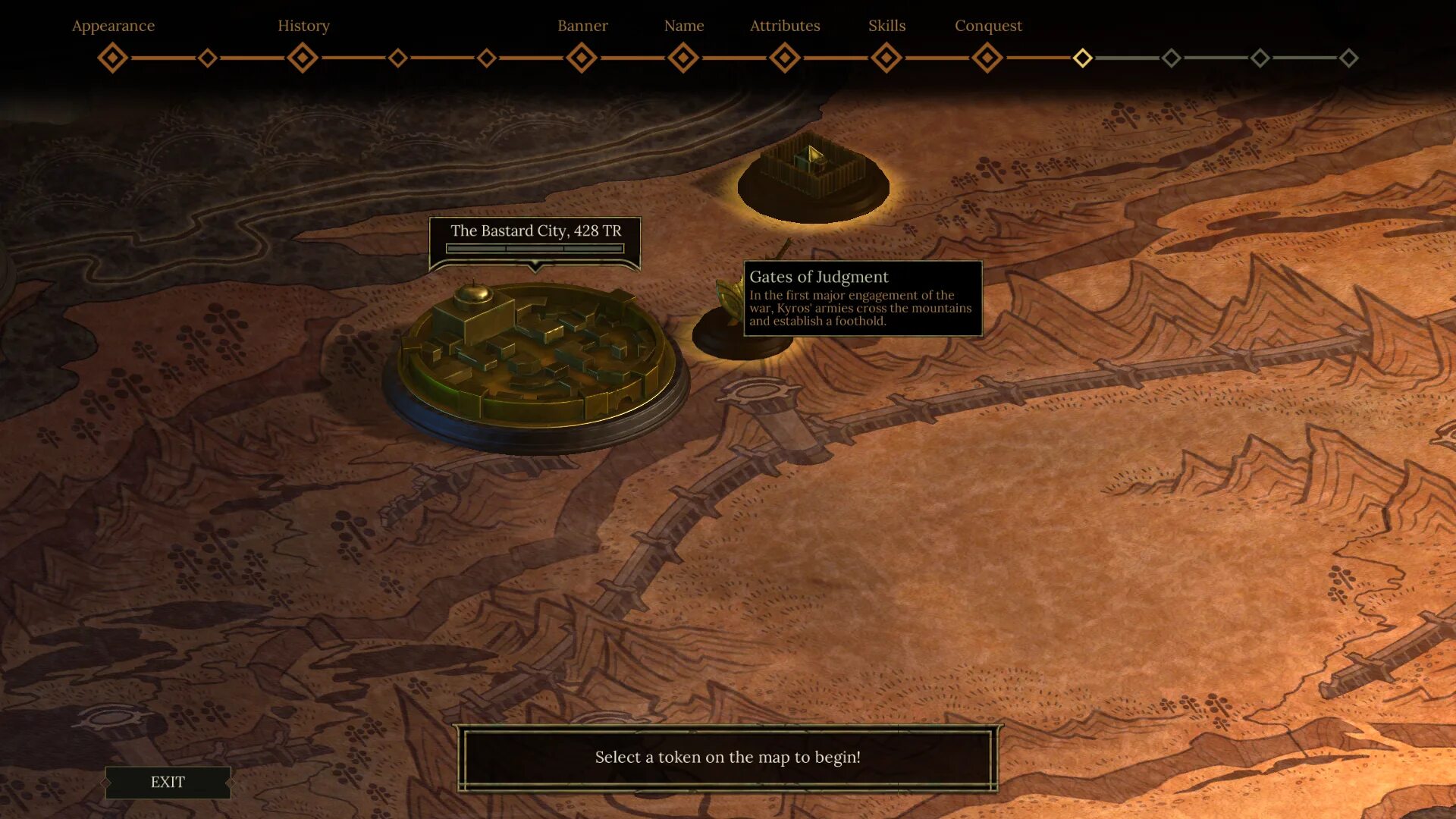This screenshot has height=819, width=1456.
Task: Switch to the Attributes step
Action: [785, 58]
